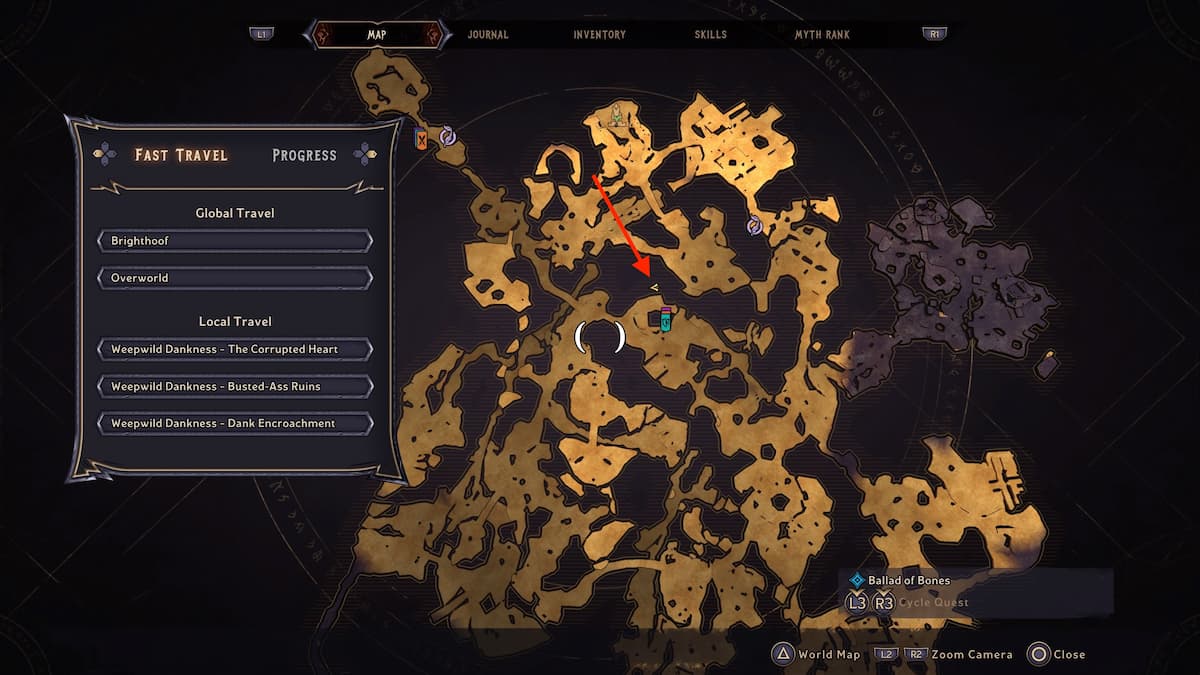Select the vending machine map marker

point(665,318)
